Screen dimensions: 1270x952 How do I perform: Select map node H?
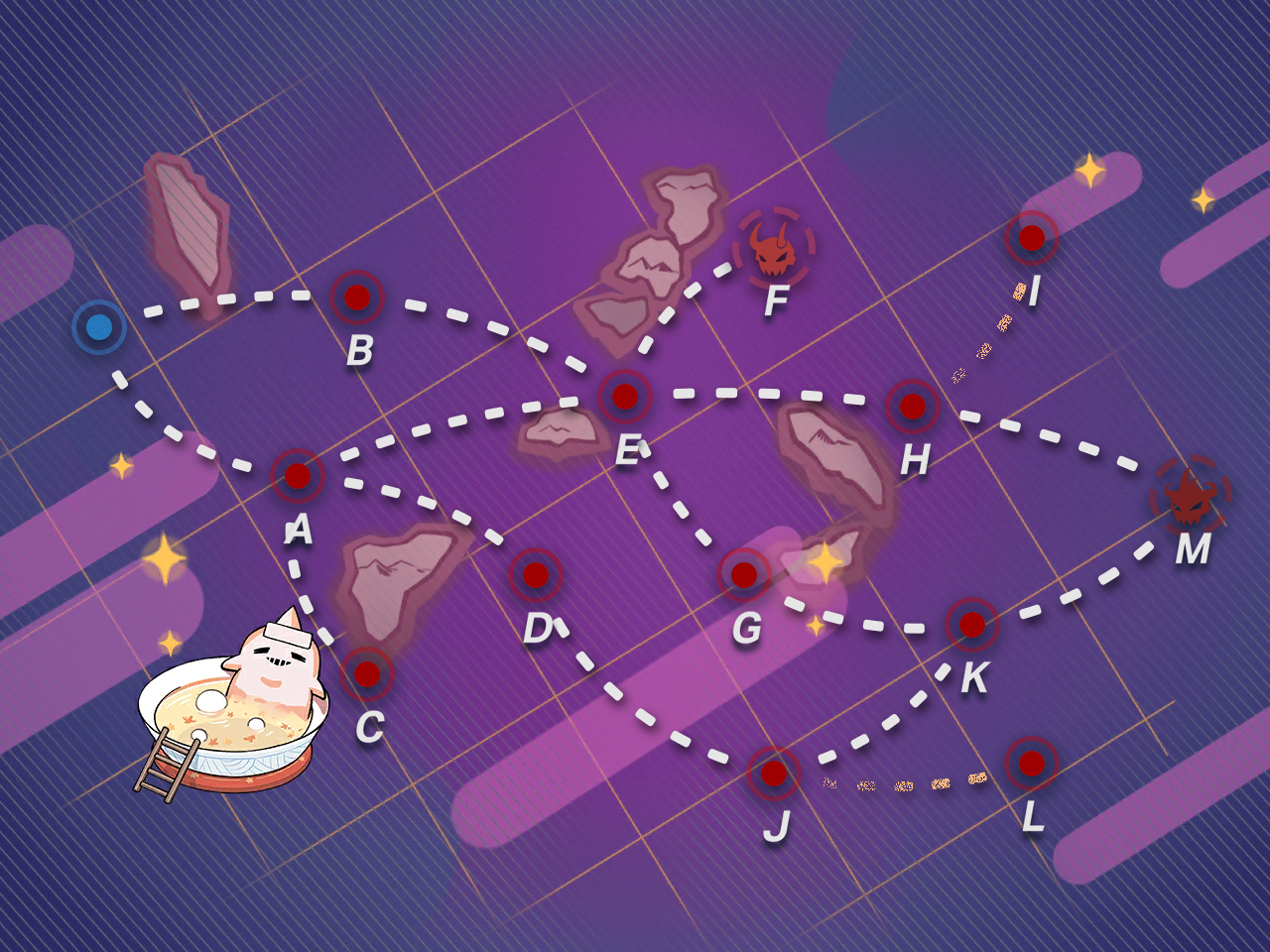point(913,406)
